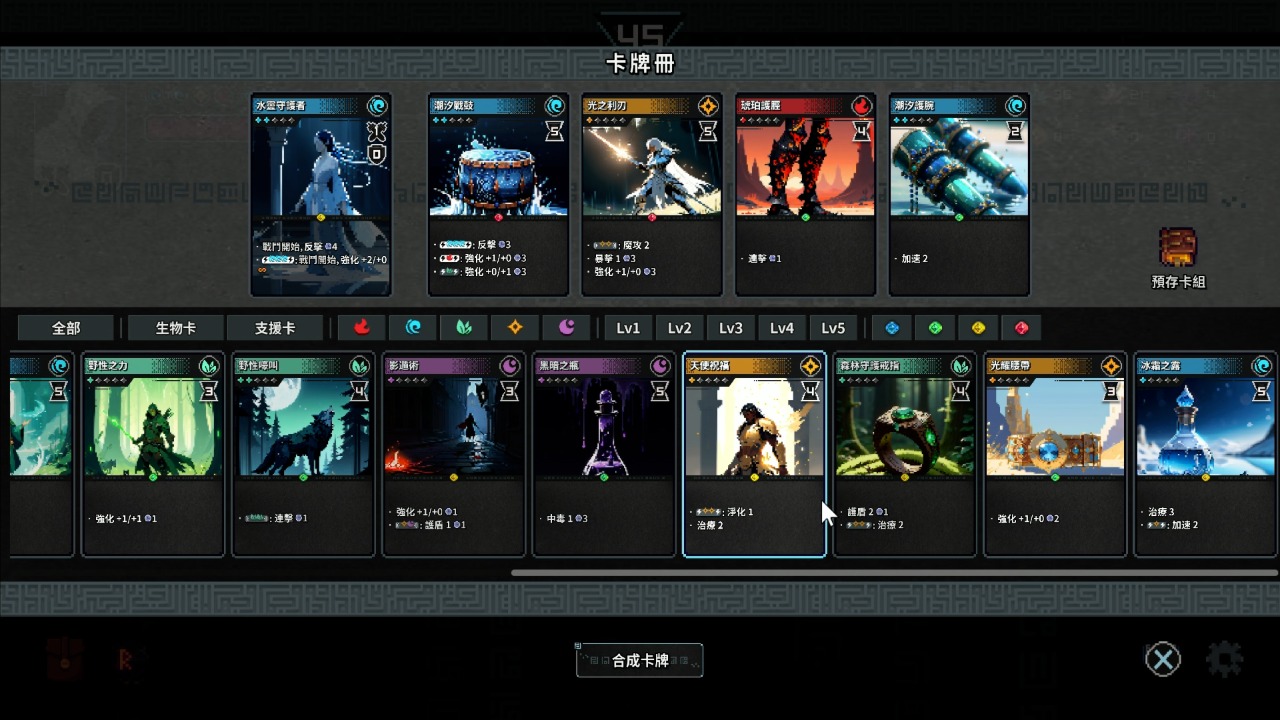The image size is (1280, 720).
Task: Select the blue gem rarity filter
Action: coord(893,328)
